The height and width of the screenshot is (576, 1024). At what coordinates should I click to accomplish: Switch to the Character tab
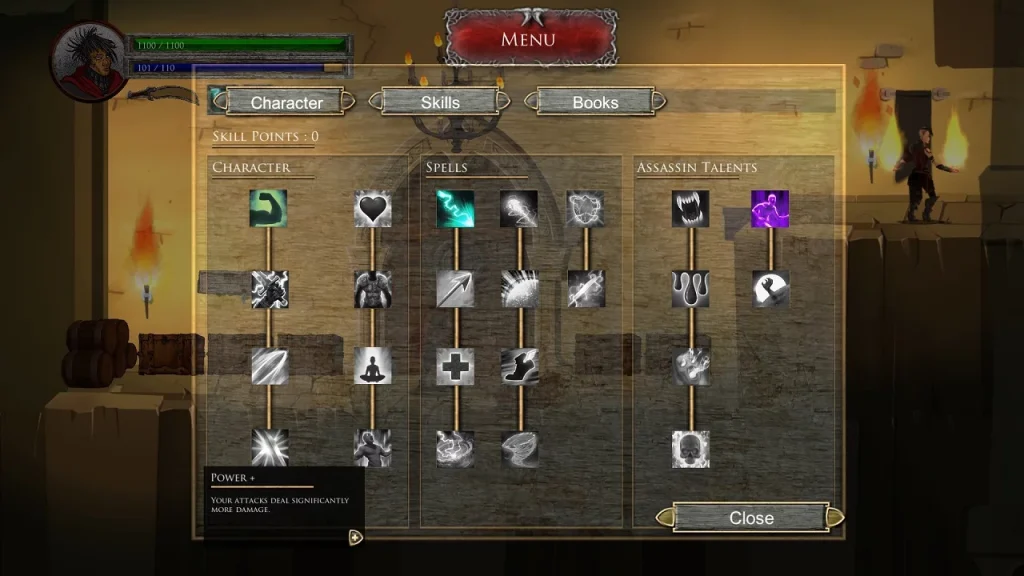coord(286,102)
